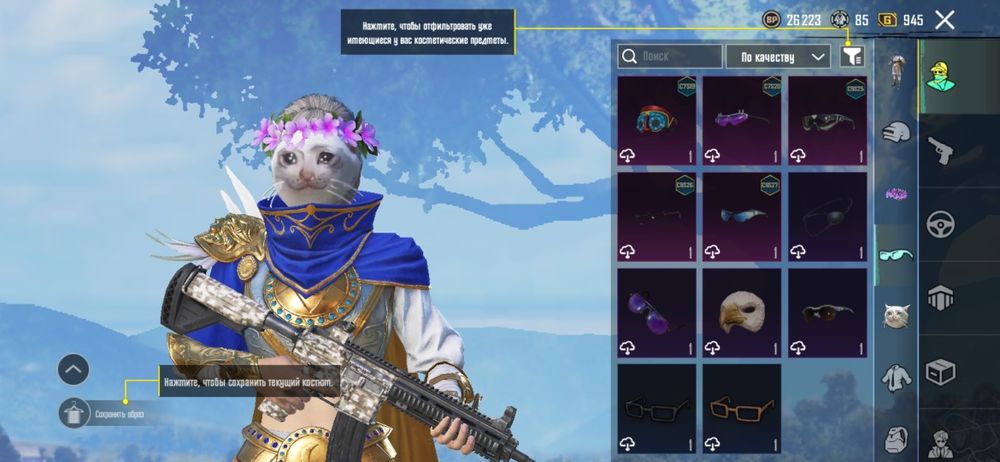Open the backpack subcategory tab

pos(895,438)
